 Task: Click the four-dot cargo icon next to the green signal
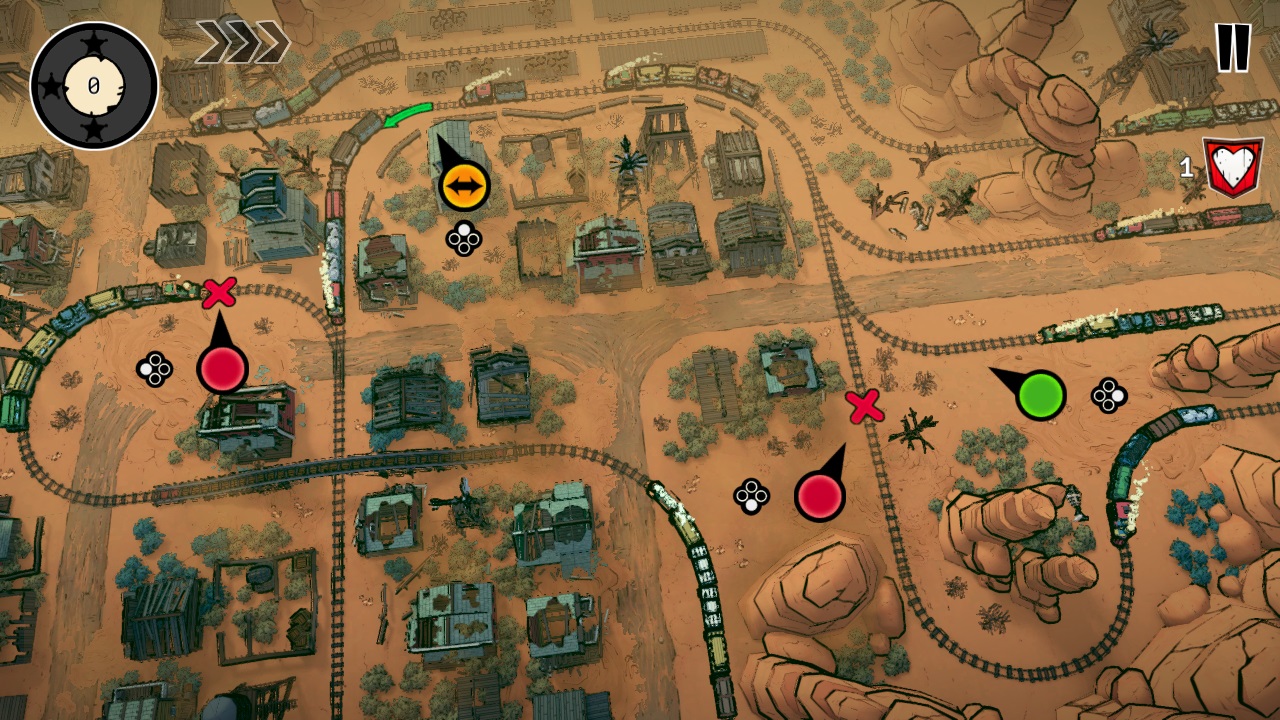click(x=1108, y=395)
